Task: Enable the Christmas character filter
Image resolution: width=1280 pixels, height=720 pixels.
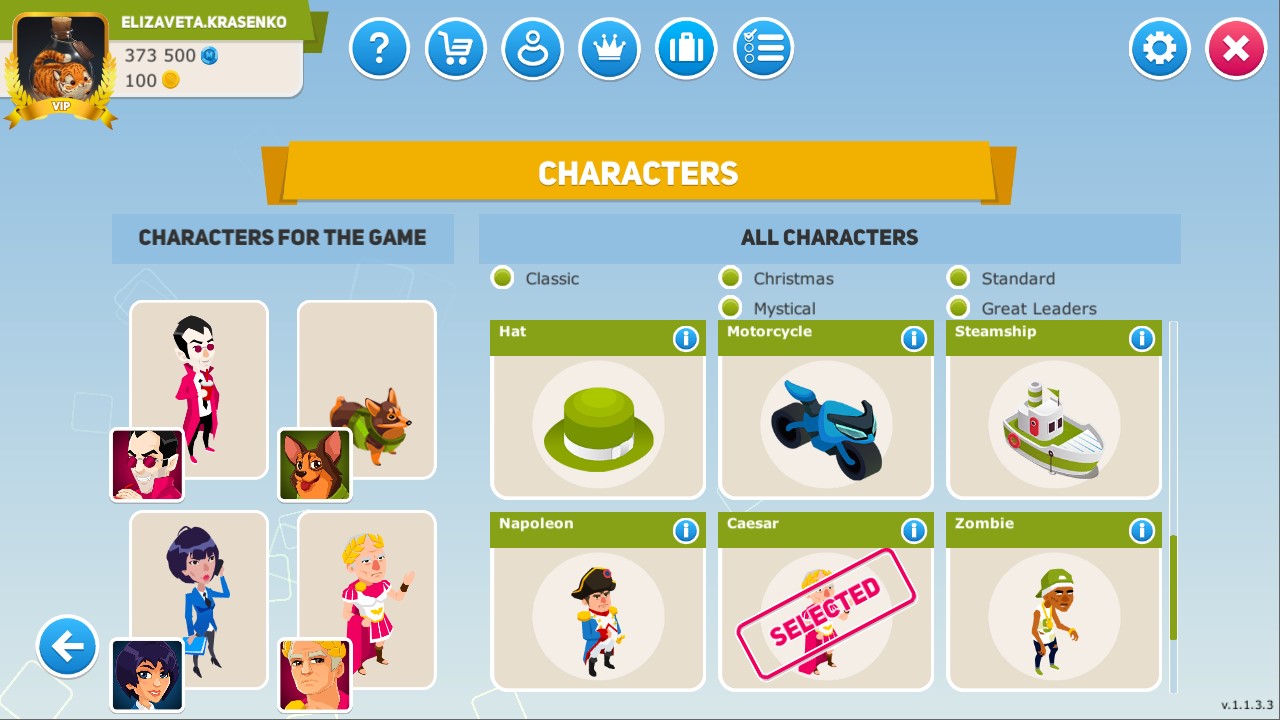Action: point(731,278)
